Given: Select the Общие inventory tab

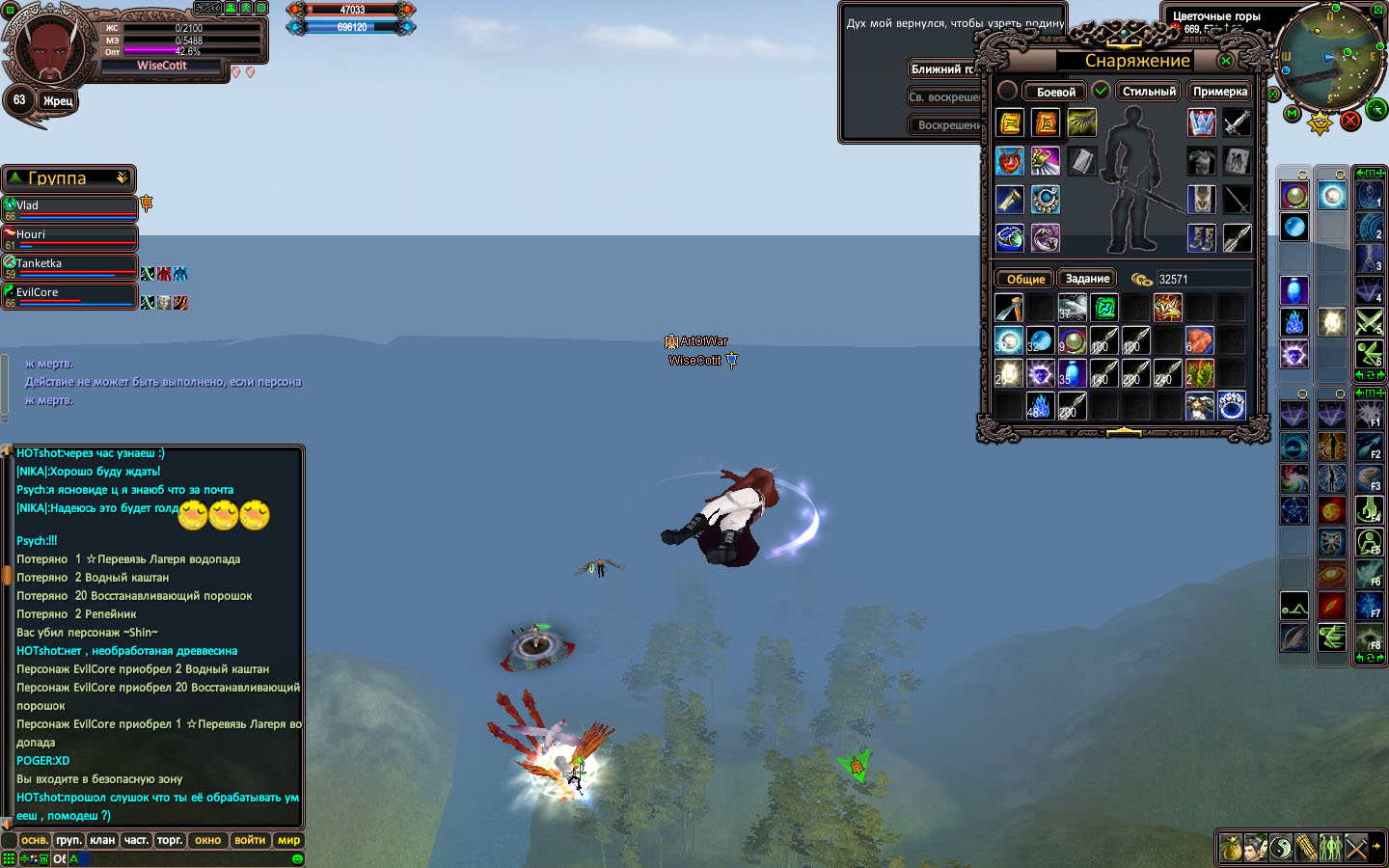Looking at the screenshot, I should pos(1025,279).
